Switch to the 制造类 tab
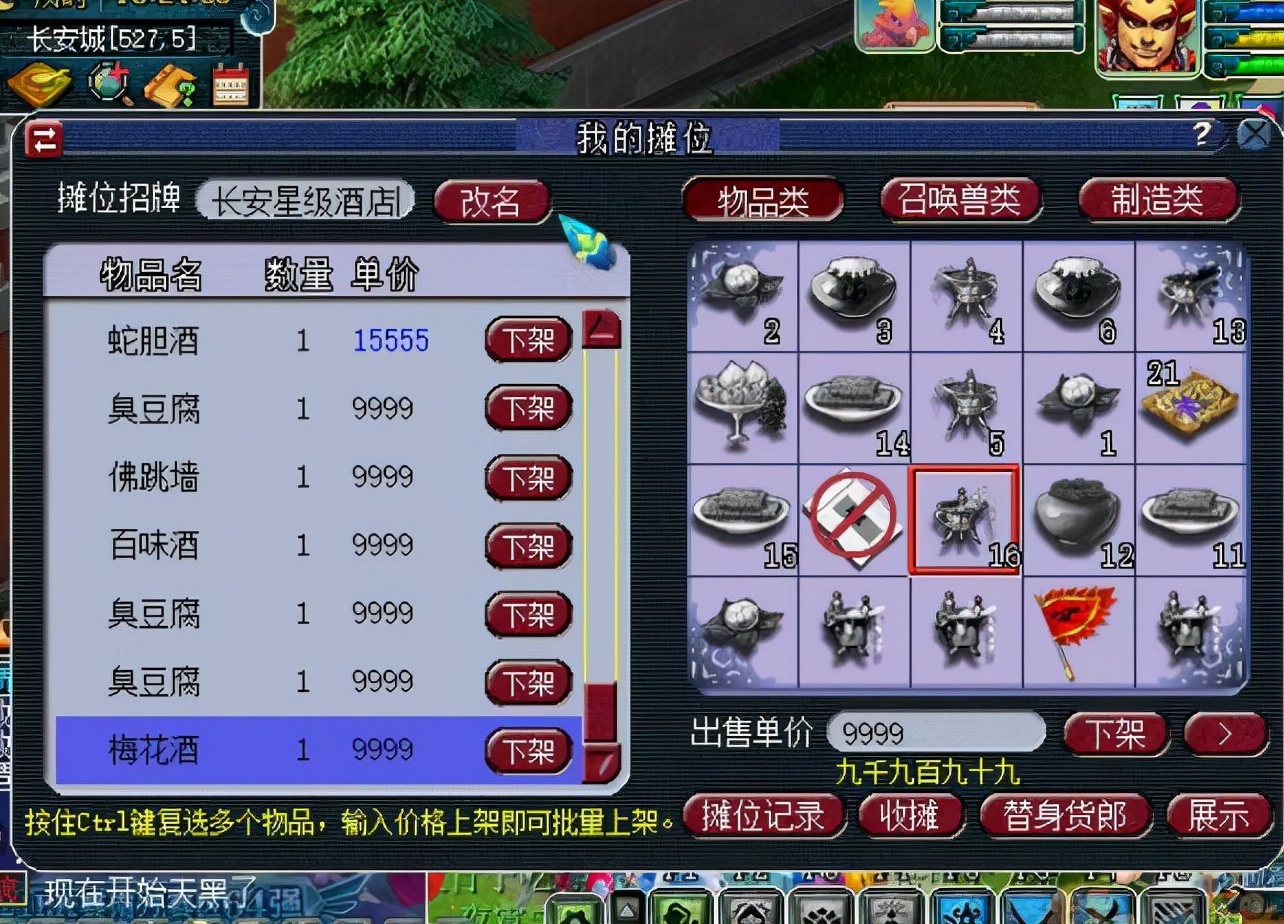Viewport: 1284px width, 924px height. point(1158,200)
